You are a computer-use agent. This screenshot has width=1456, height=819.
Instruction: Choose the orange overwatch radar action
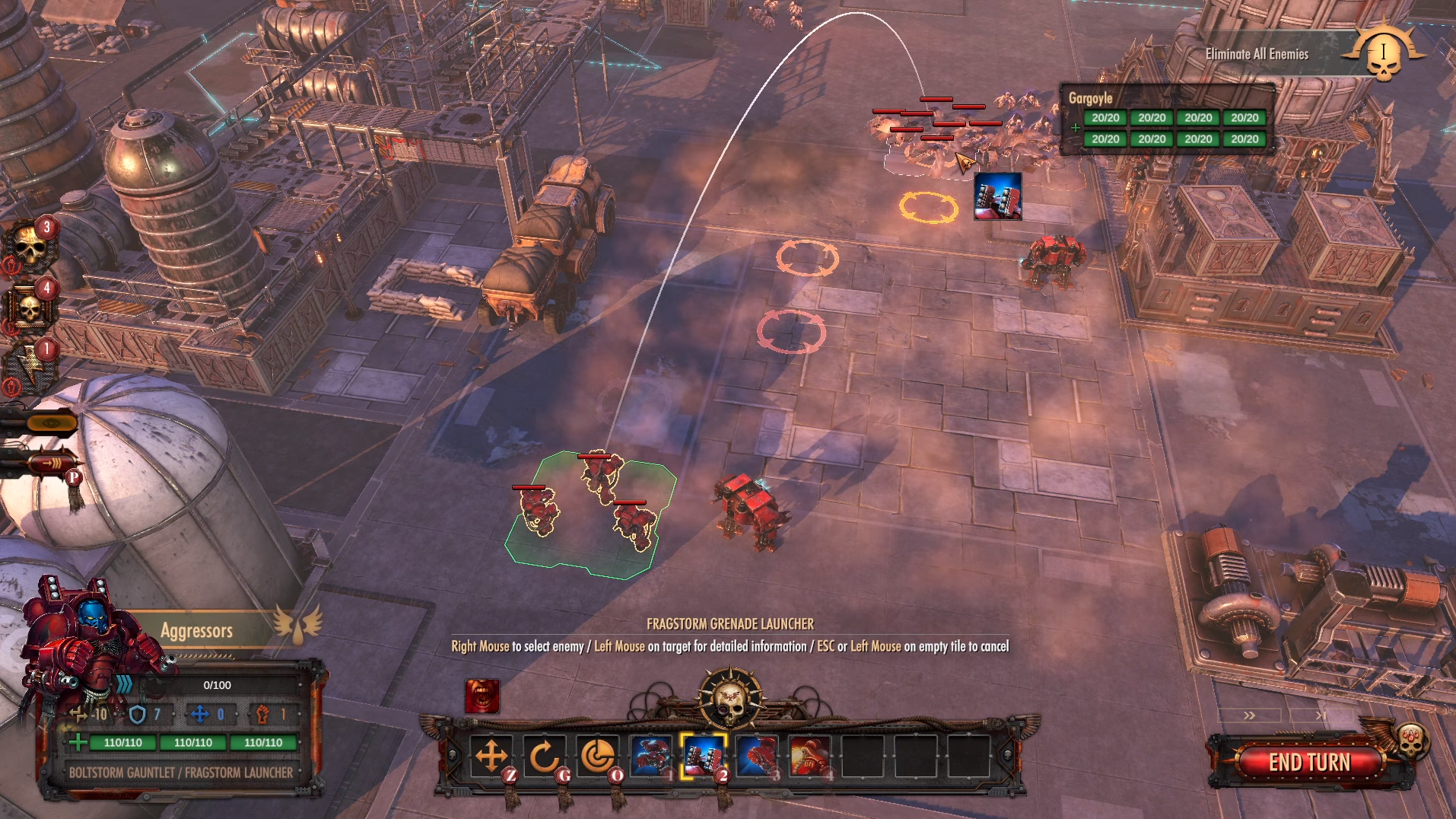tap(598, 756)
